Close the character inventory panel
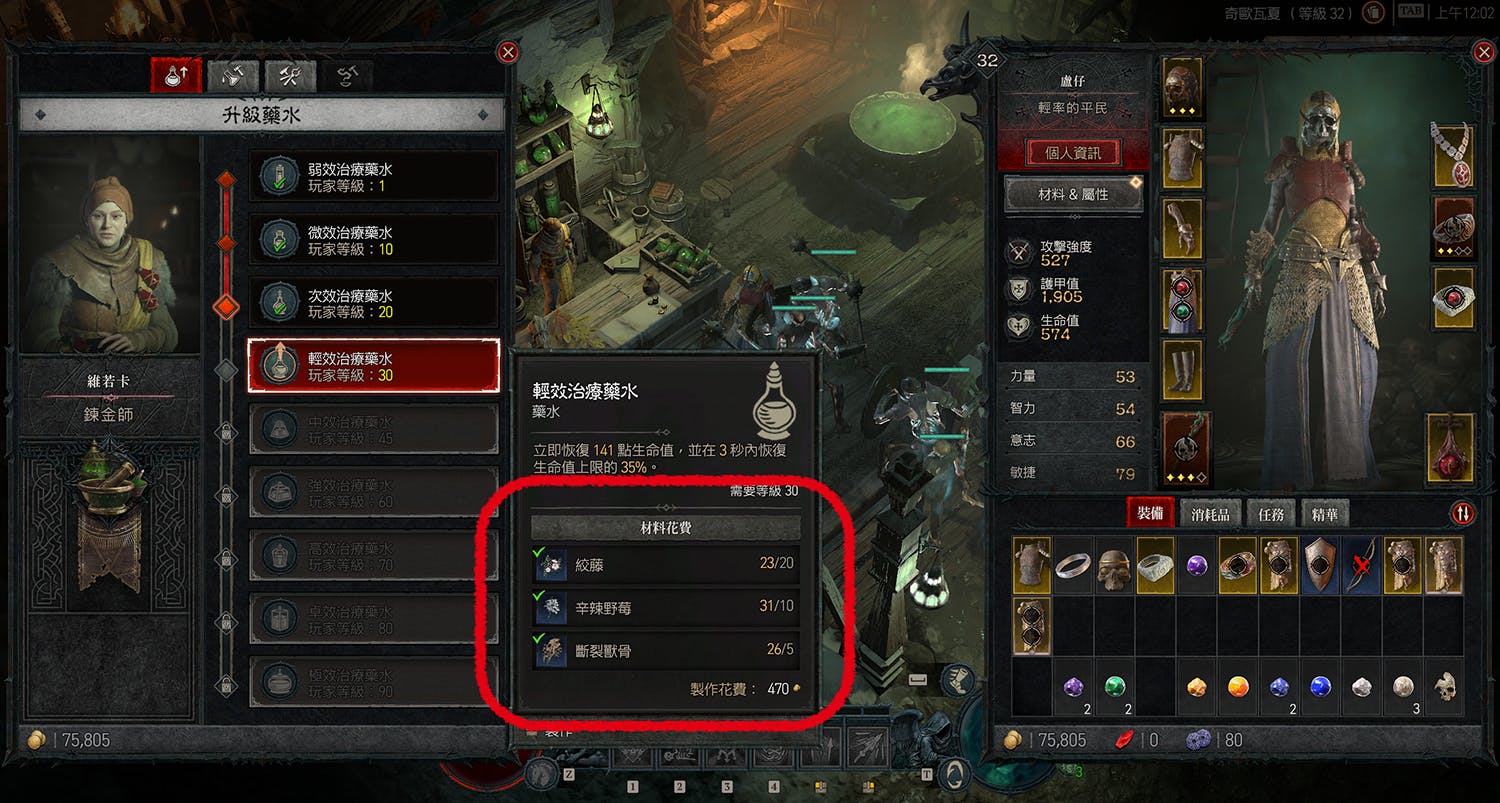Image resolution: width=1500 pixels, height=803 pixels. 1484,52
